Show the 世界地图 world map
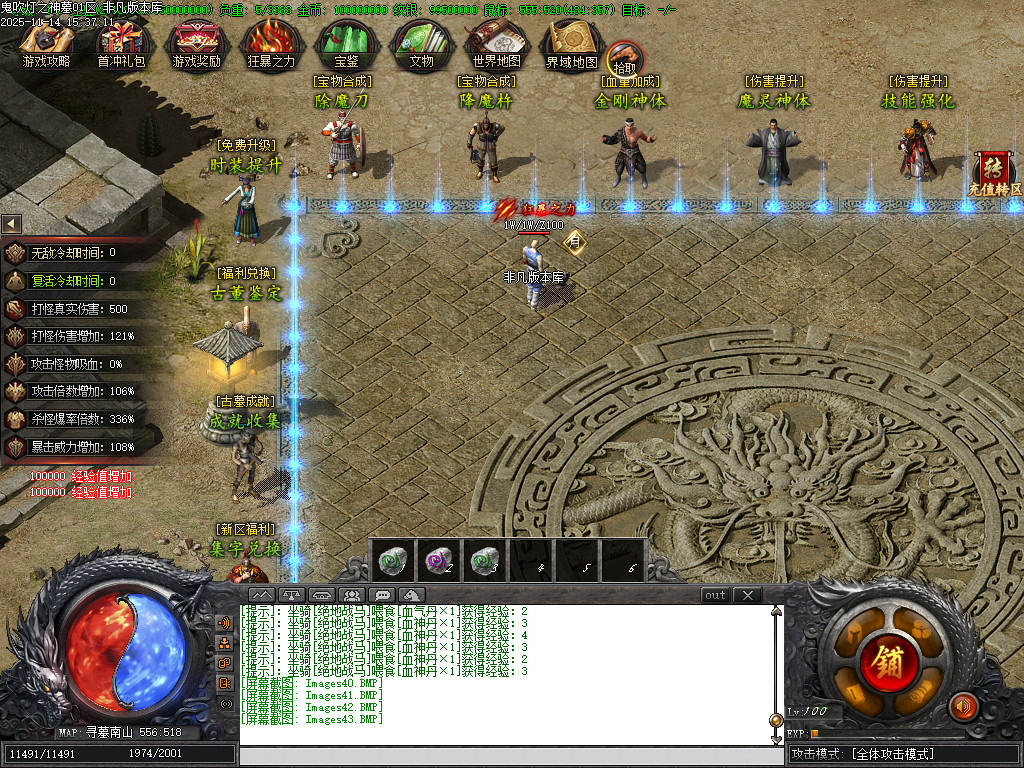 (497, 44)
